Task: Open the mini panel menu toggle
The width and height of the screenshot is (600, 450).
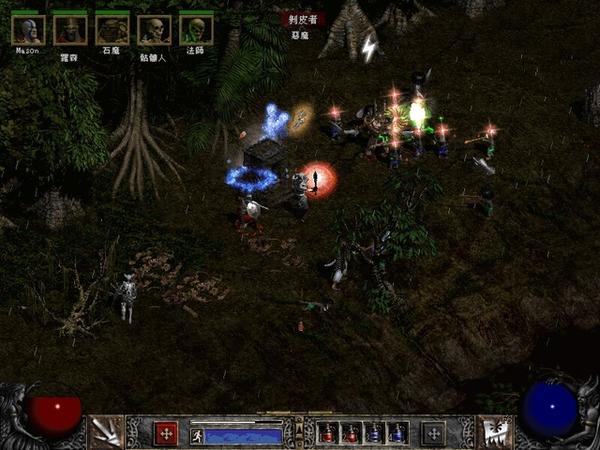Action: 299,432
